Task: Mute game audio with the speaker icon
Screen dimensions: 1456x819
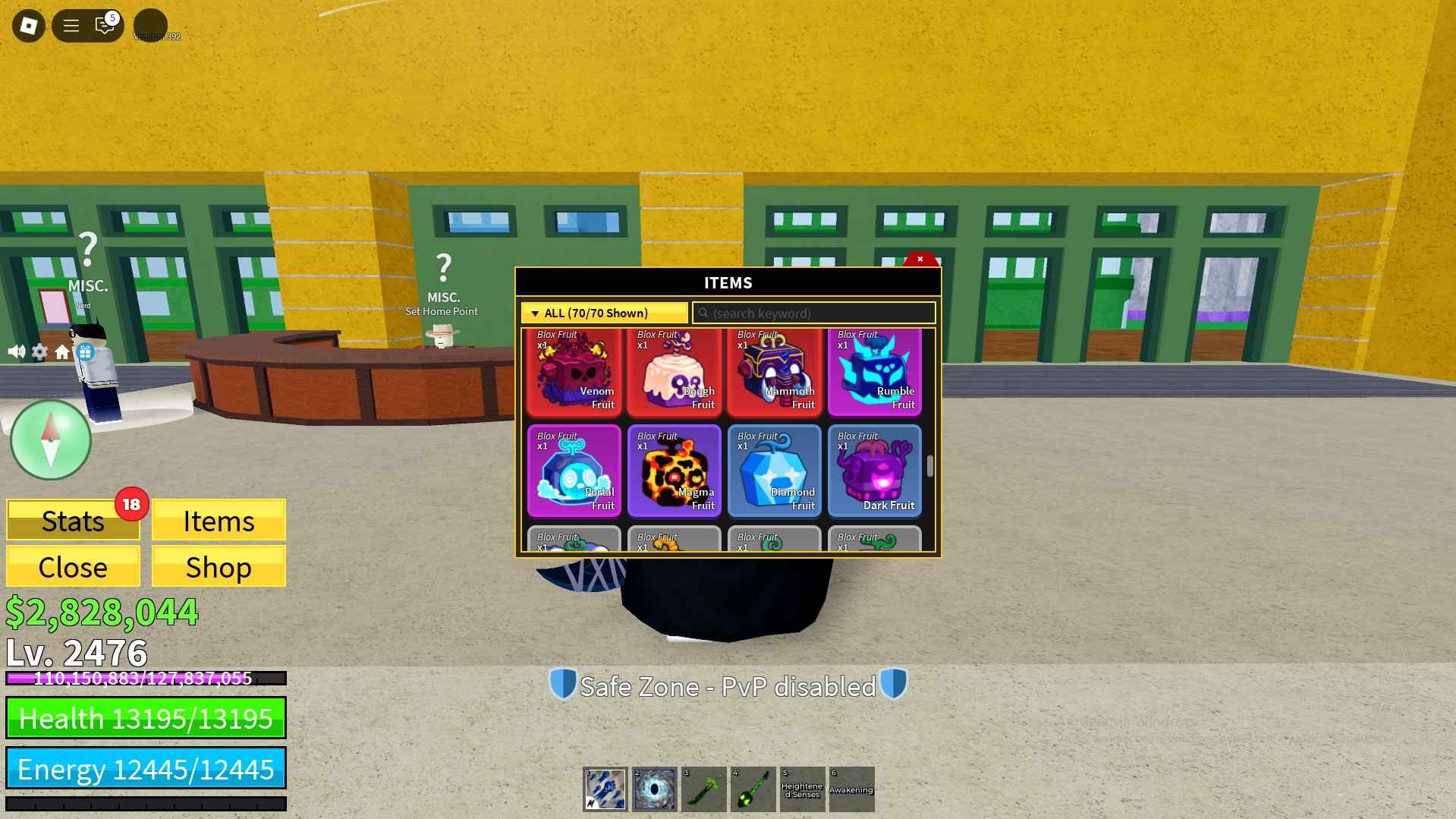Action: 17,351
